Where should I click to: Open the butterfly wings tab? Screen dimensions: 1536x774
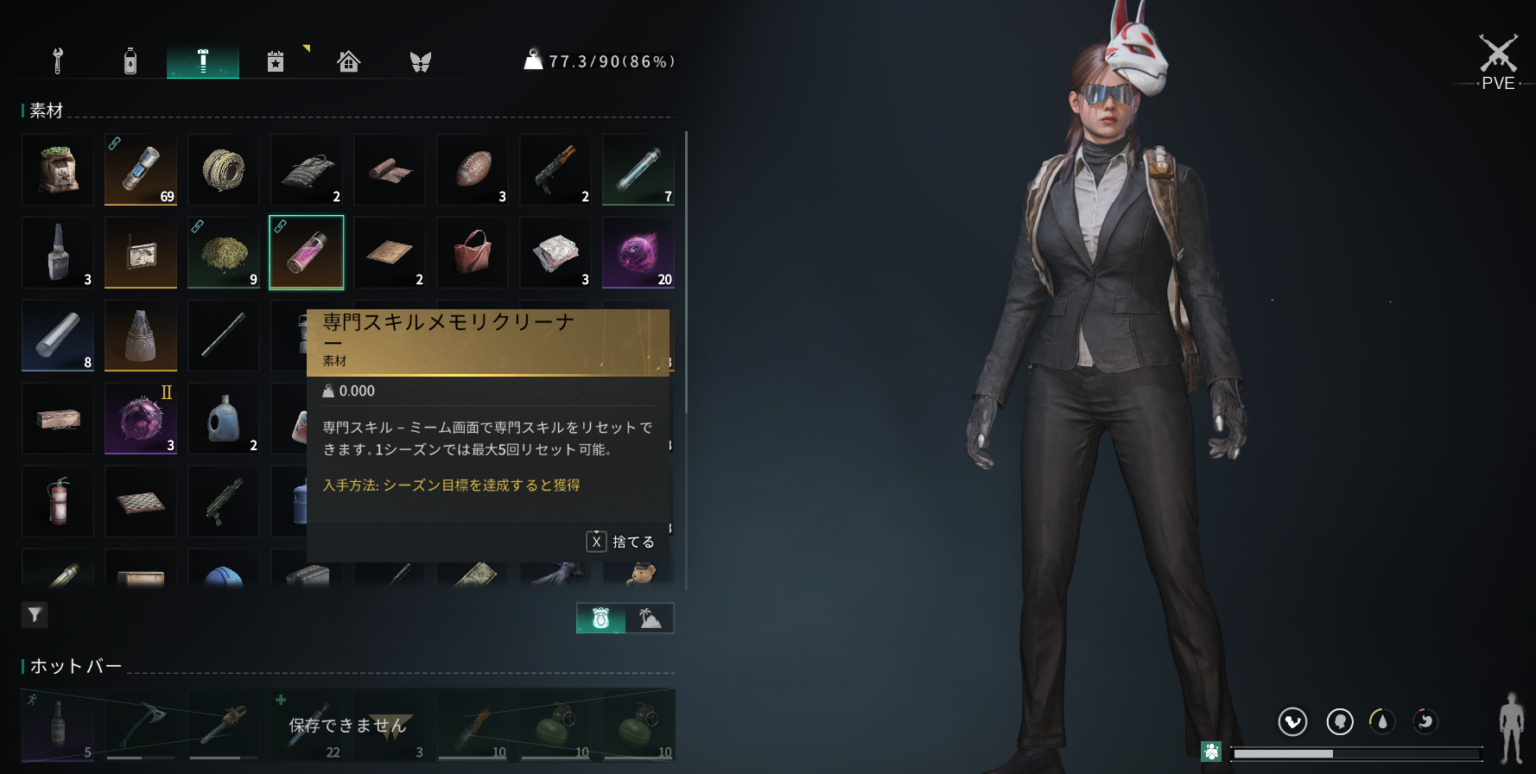pos(420,61)
